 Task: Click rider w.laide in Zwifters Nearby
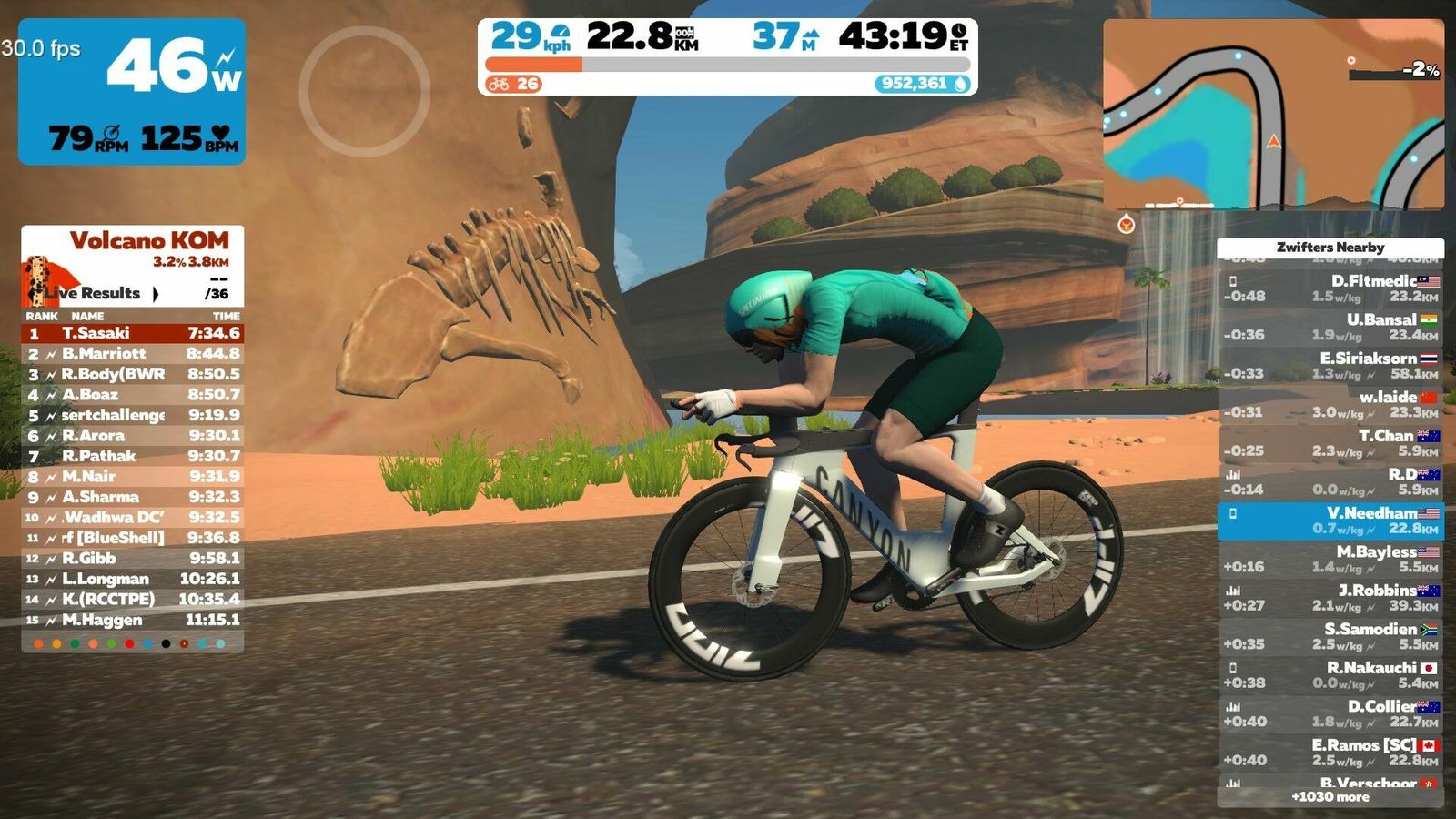click(x=1330, y=404)
